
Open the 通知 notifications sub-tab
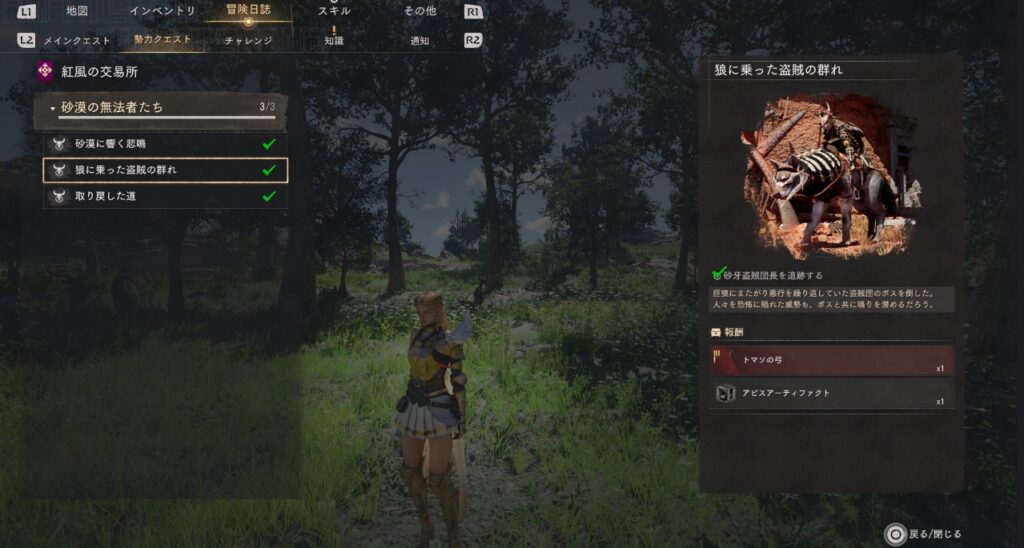click(x=420, y=41)
